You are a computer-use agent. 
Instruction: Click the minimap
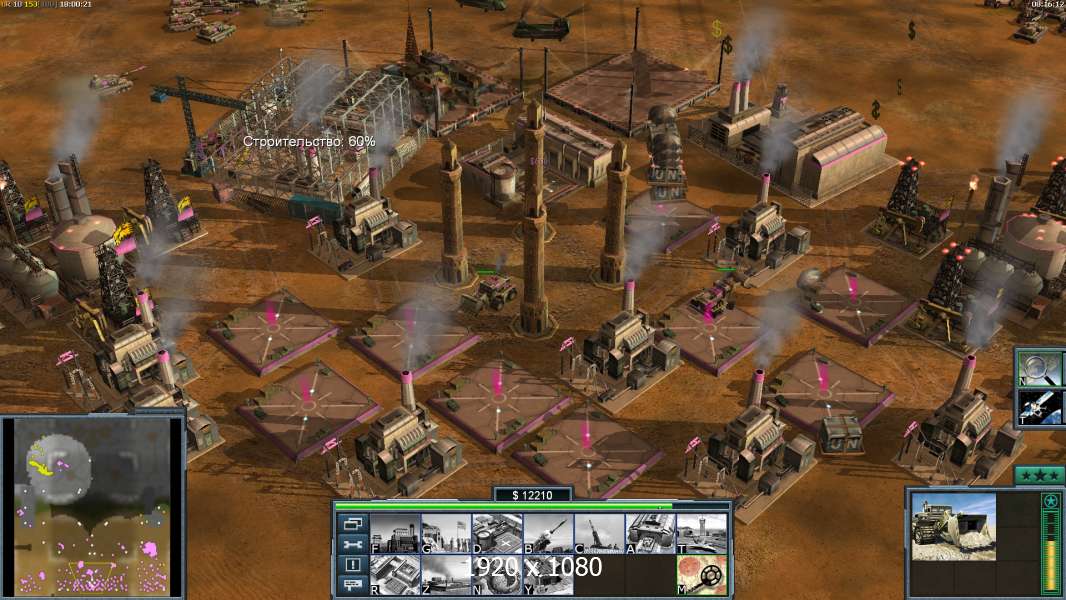tap(92, 505)
